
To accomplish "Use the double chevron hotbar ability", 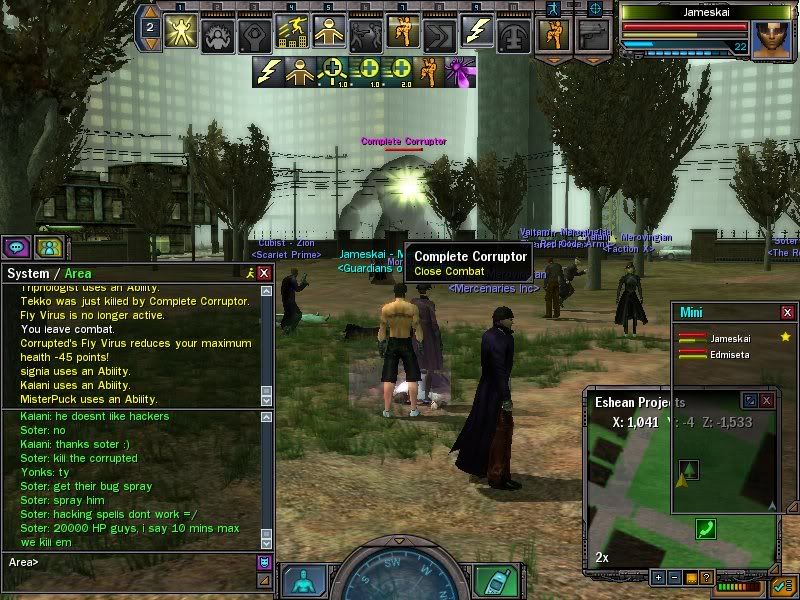I will pyautogui.click(x=438, y=34).
